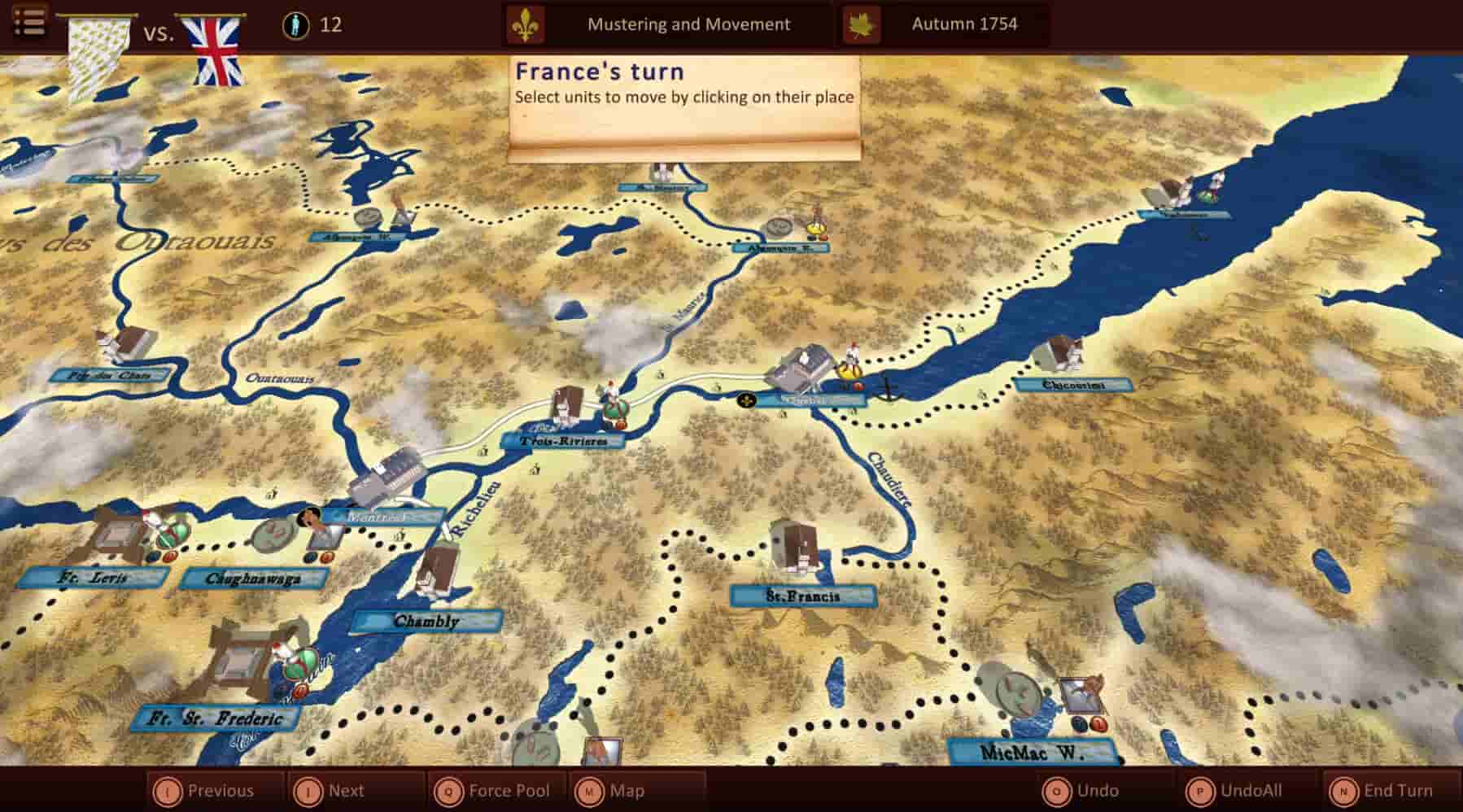Open the hamburger menu in the top-left corner
Screen dimensions: 1463x812
pyautogui.click(x=29, y=21)
